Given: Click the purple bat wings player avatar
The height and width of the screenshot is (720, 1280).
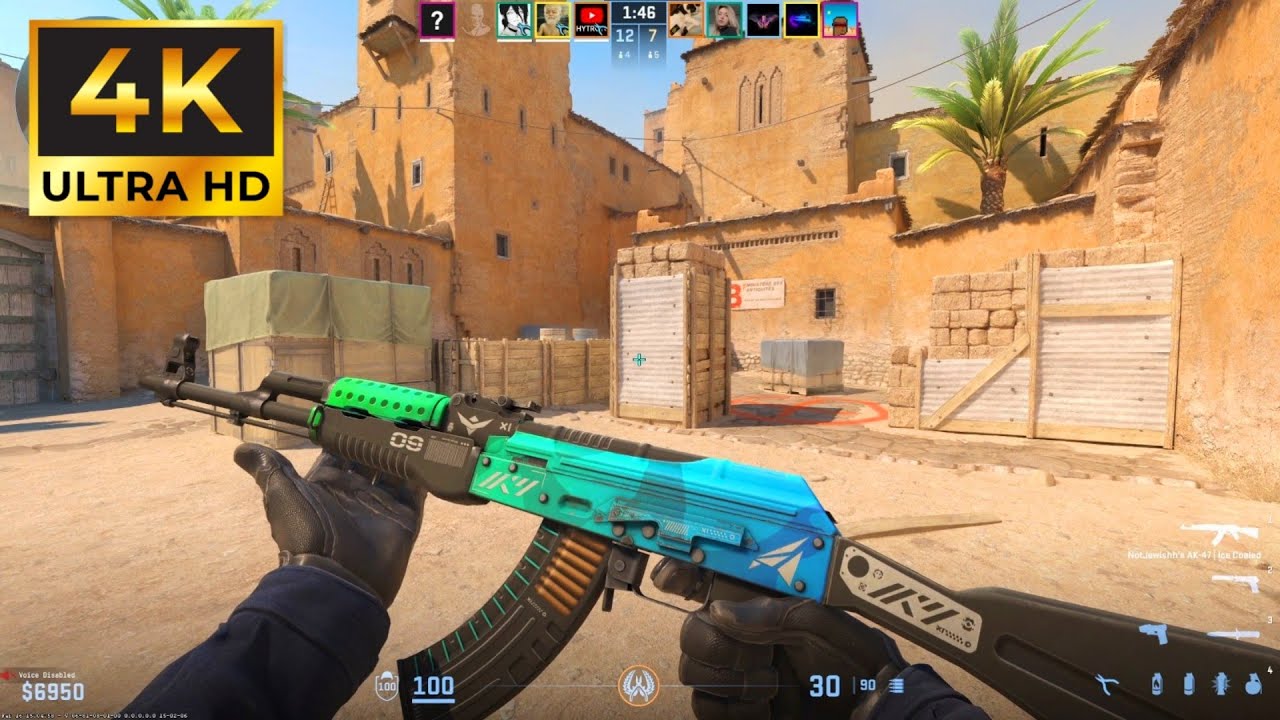Looking at the screenshot, I should click(763, 20).
